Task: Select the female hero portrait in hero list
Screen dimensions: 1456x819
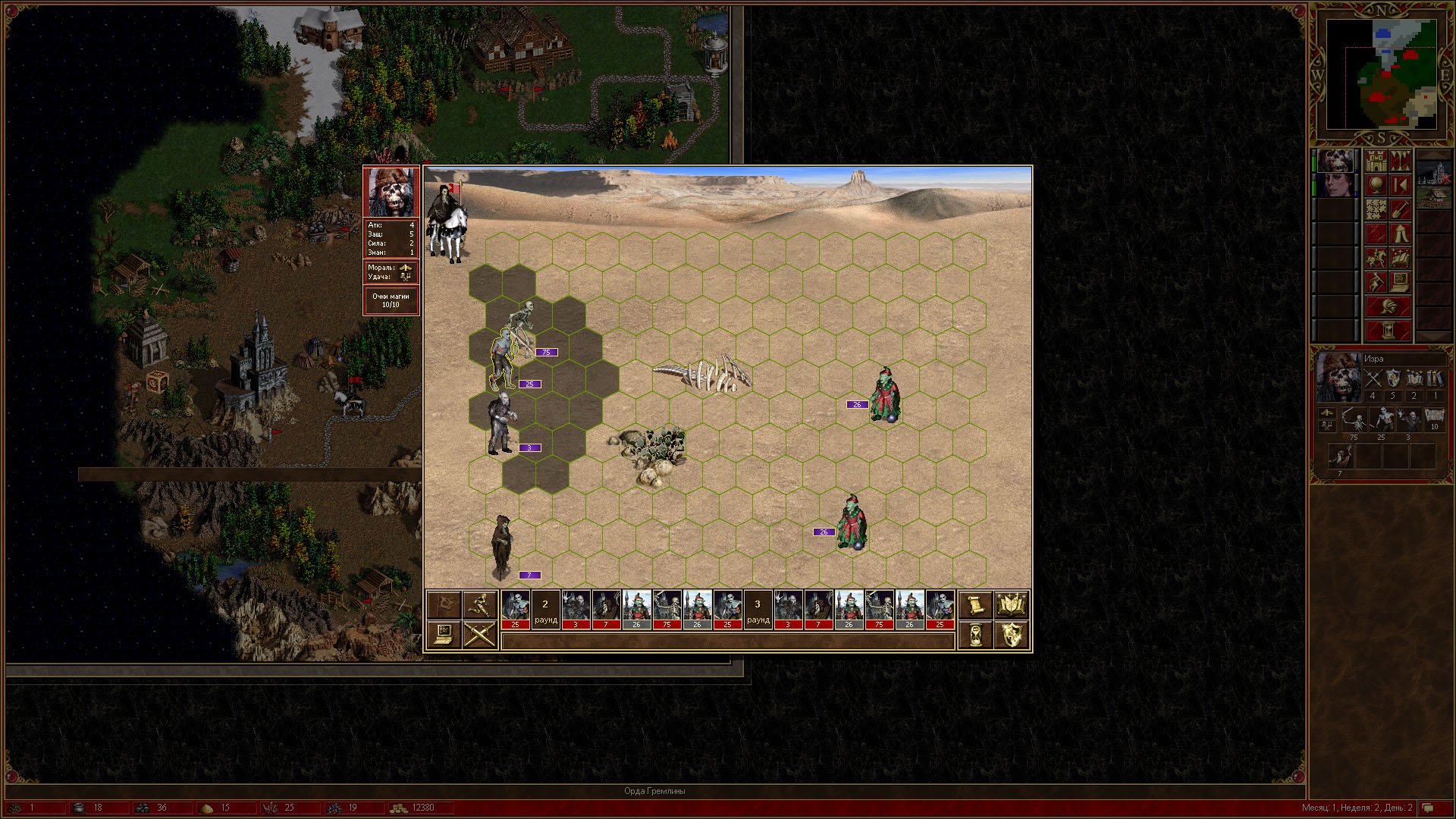Action: pyautogui.click(x=1335, y=185)
